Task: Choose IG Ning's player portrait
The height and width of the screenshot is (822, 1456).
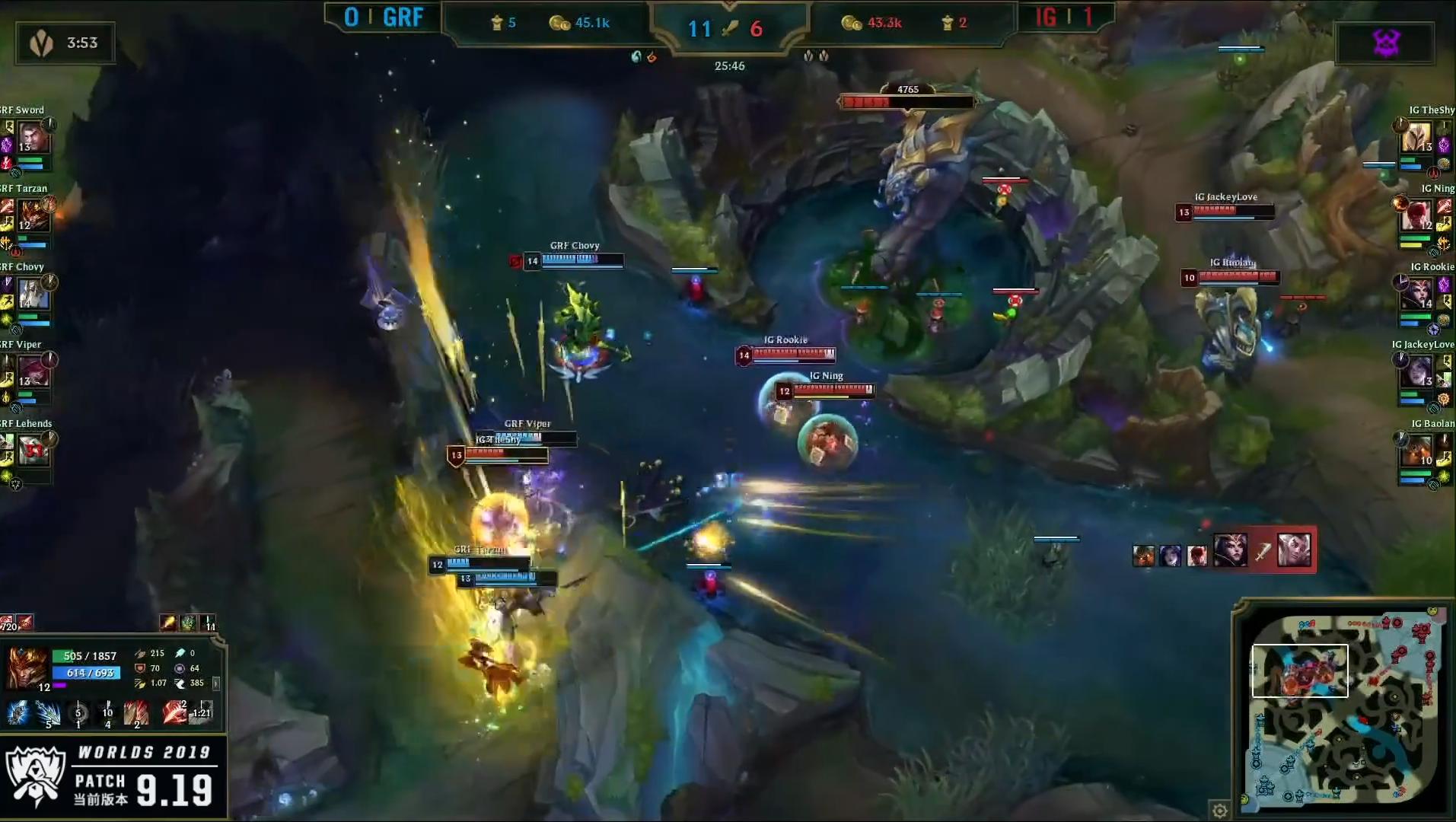Action: 1418,216
